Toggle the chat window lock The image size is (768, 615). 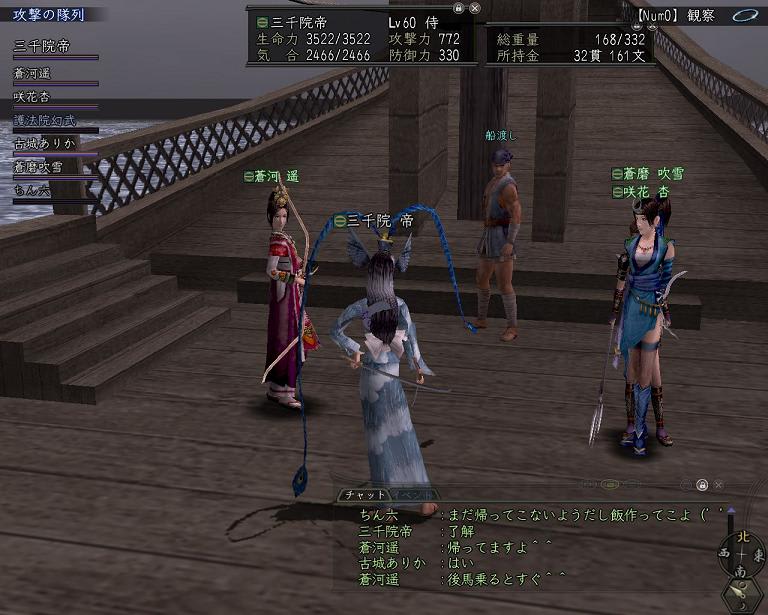[x=702, y=485]
